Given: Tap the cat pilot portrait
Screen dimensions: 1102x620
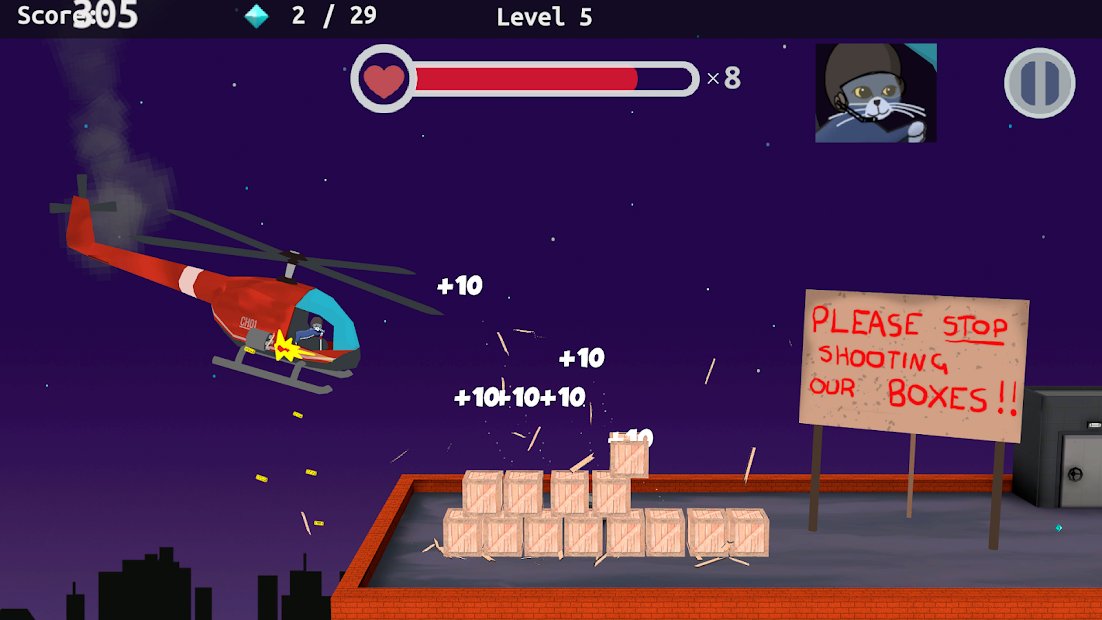Looking at the screenshot, I should point(876,93).
